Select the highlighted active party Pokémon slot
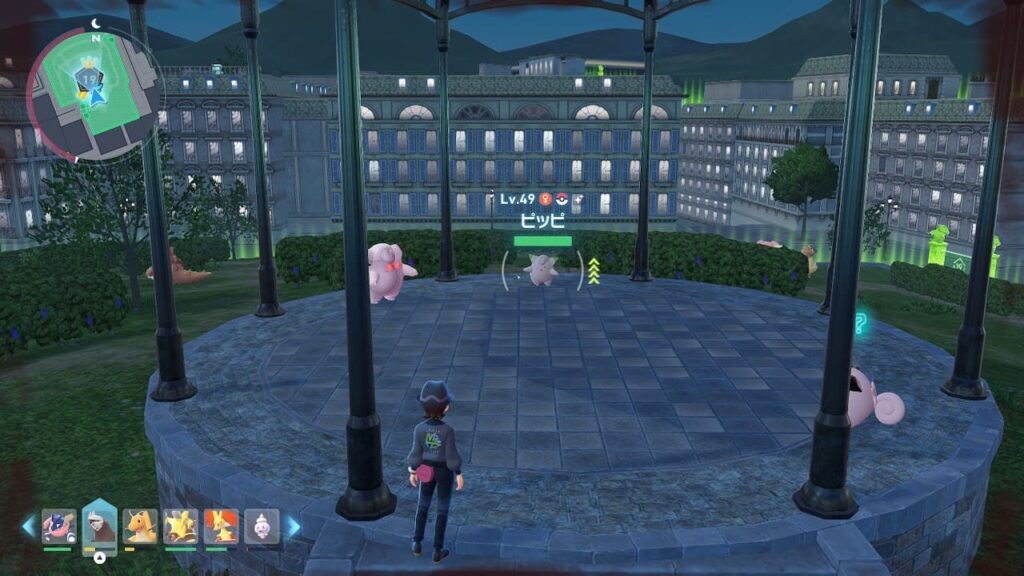The width and height of the screenshot is (1024, 576). click(99, 526)
